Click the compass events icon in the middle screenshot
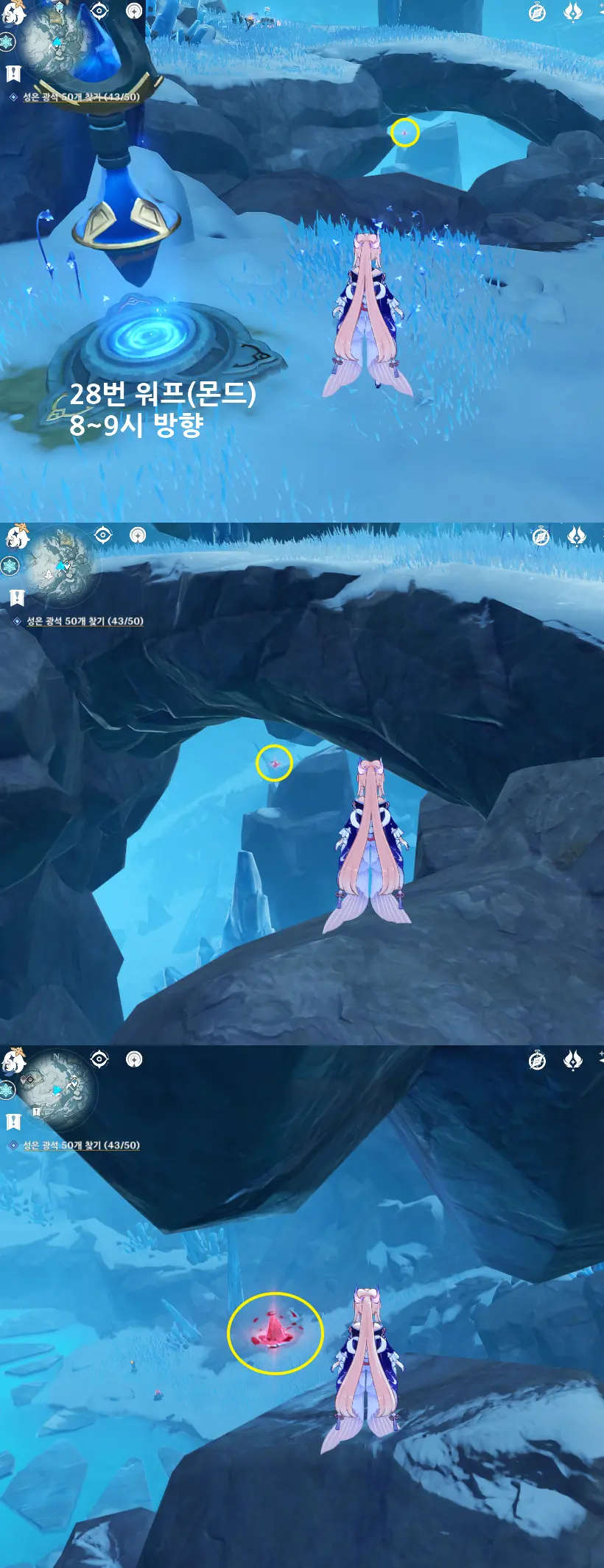Image resolution: width=604 pixels, height=1568 pixels. [x=541, y=537]
